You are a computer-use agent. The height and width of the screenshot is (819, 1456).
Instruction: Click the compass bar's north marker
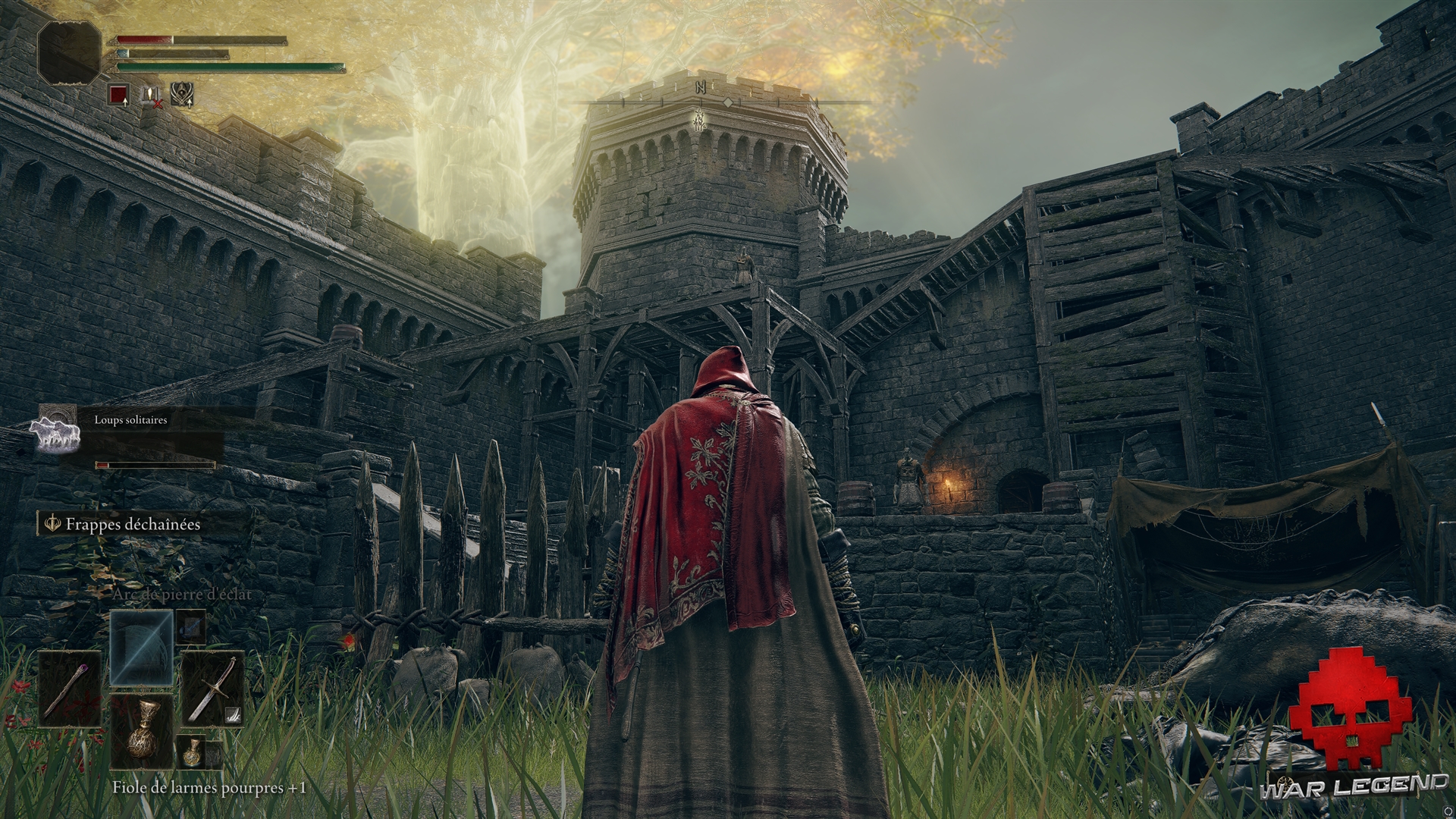tap(701, 88)
